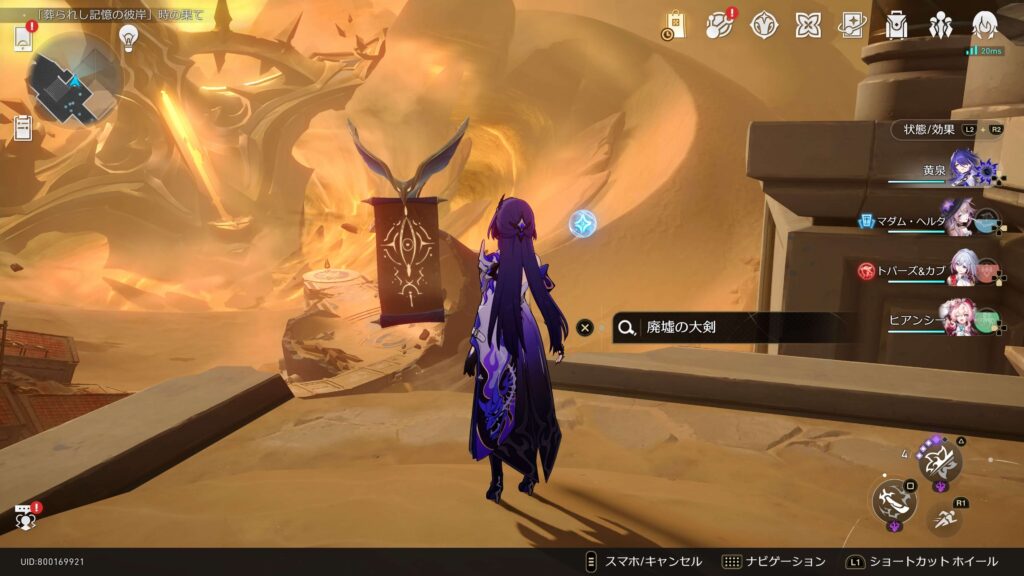Switch to party member 黄泉
This screenshot has width=1024, height=576.
point(965,170)
